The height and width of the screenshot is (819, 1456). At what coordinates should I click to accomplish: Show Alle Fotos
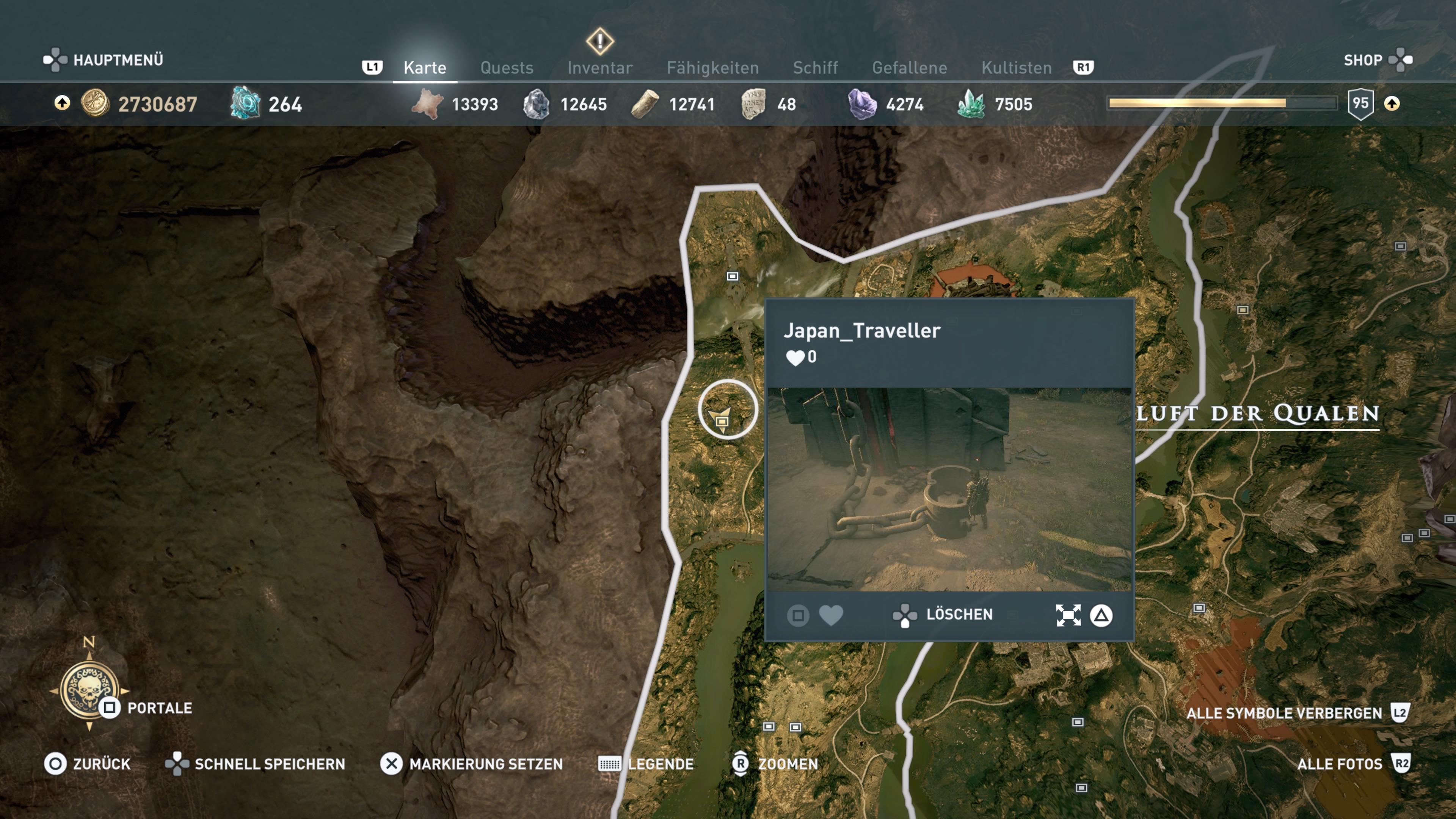(1340, 764)
